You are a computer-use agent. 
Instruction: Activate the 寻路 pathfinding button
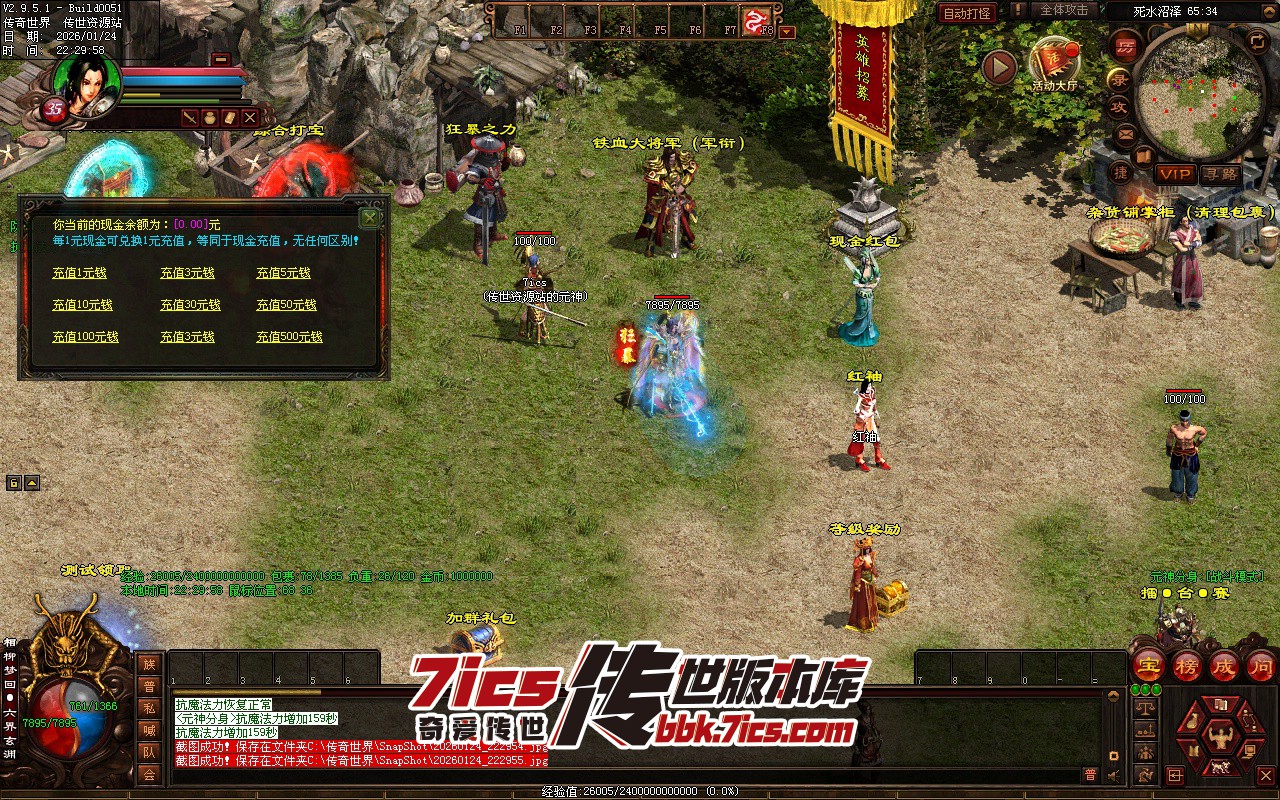click(x=1220, y=174)
